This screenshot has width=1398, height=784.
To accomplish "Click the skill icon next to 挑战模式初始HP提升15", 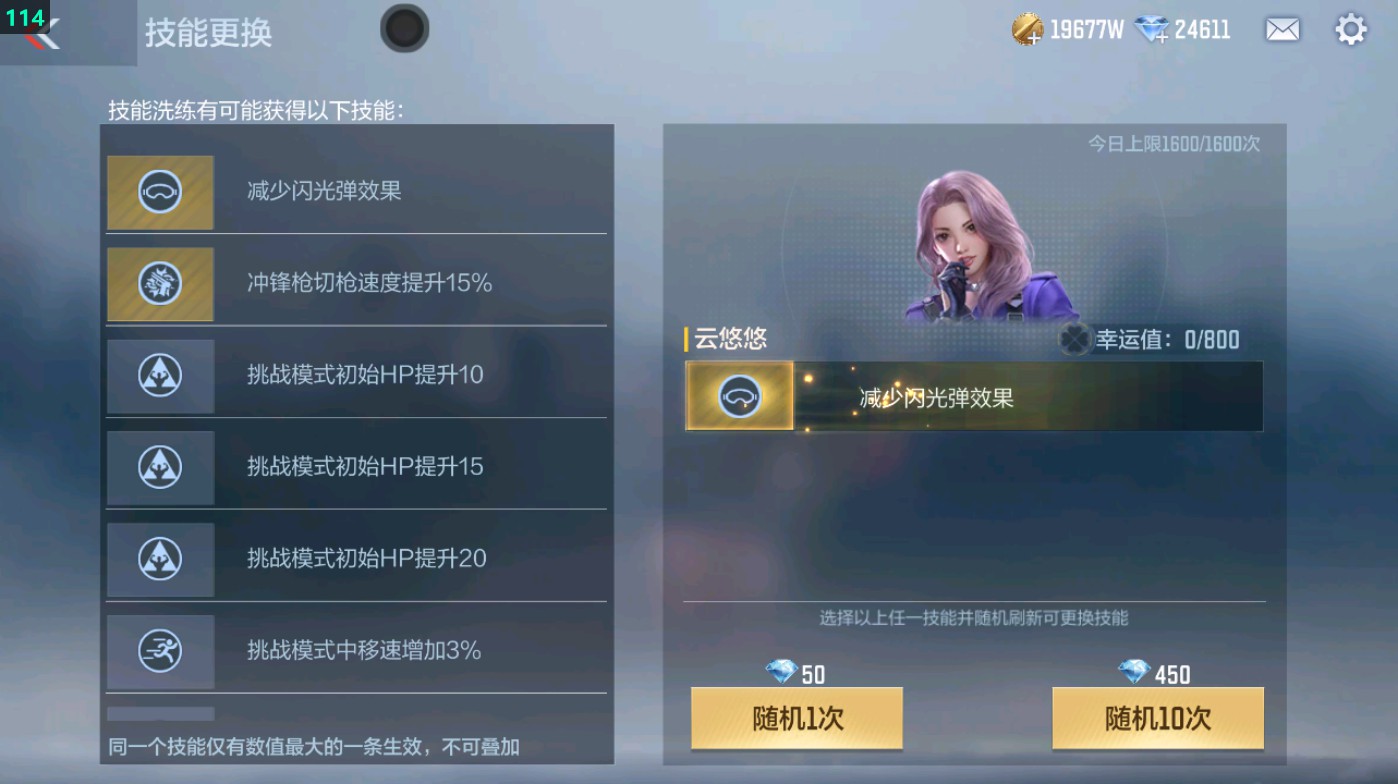I will coord(160,467).
